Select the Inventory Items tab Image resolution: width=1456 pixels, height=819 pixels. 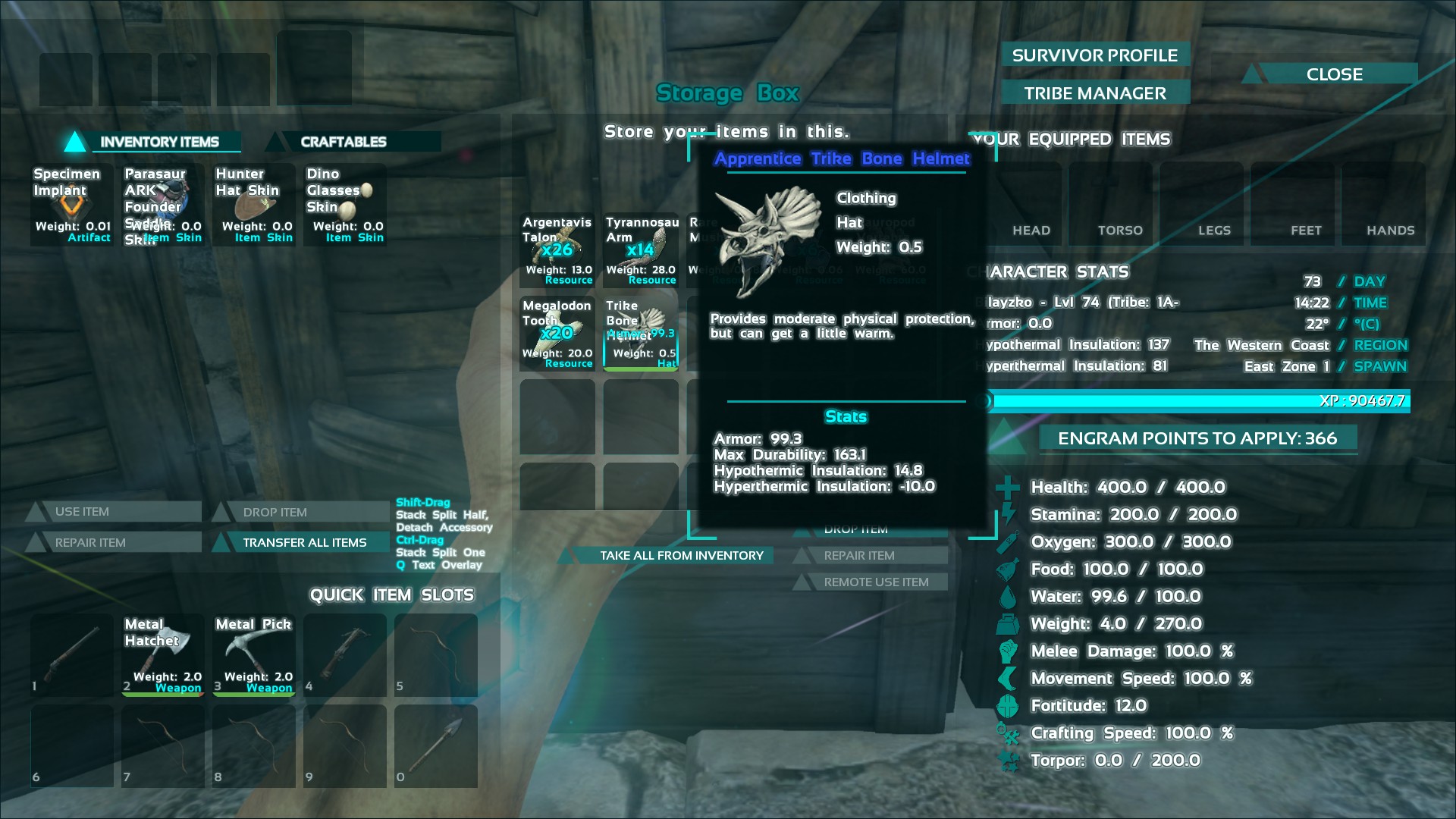click(x=159, y=142)
